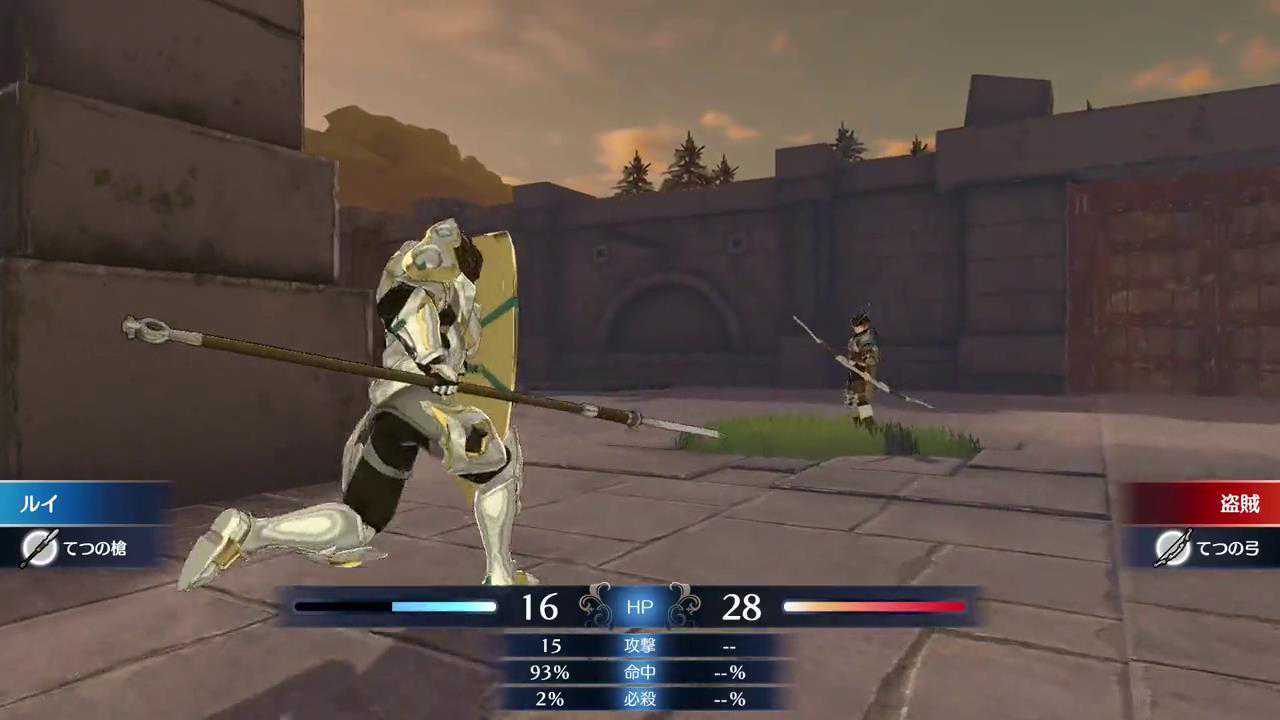The image size is (1280, 720).
Task: Click the ルイ unit name panel
Action: (85, 503)
